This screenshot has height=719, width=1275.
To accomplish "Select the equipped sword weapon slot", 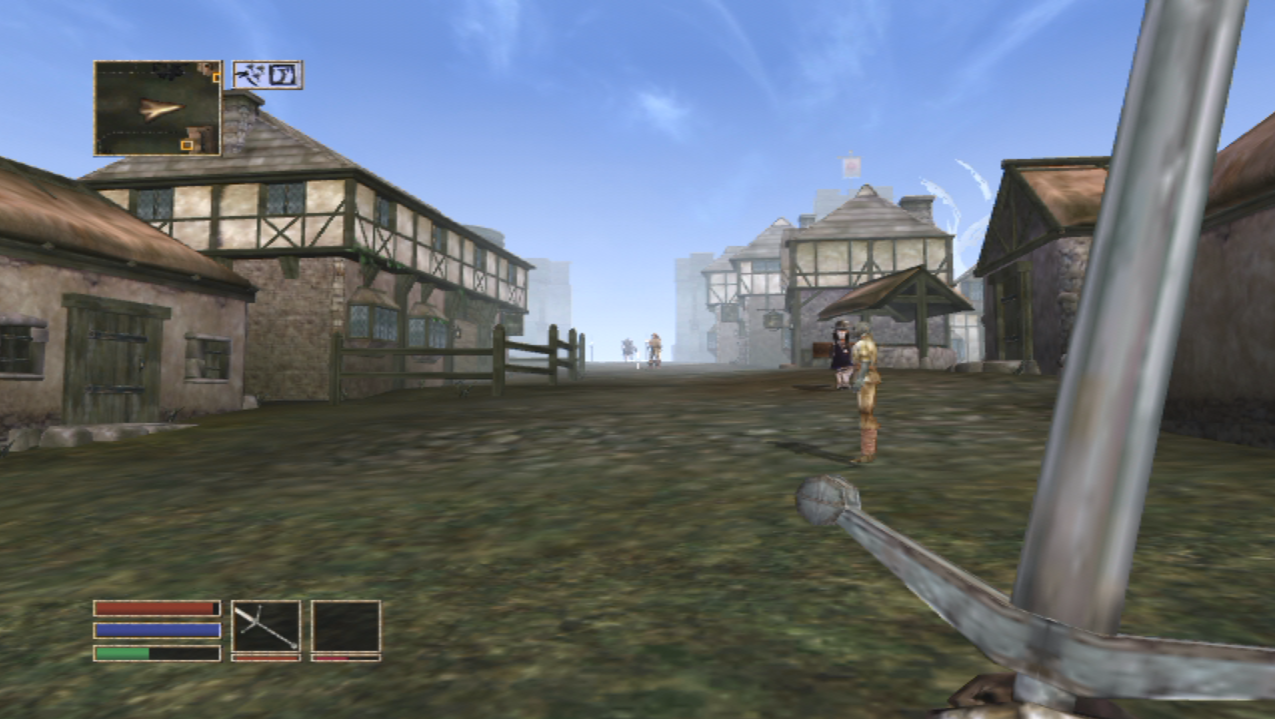I will 266,627.
